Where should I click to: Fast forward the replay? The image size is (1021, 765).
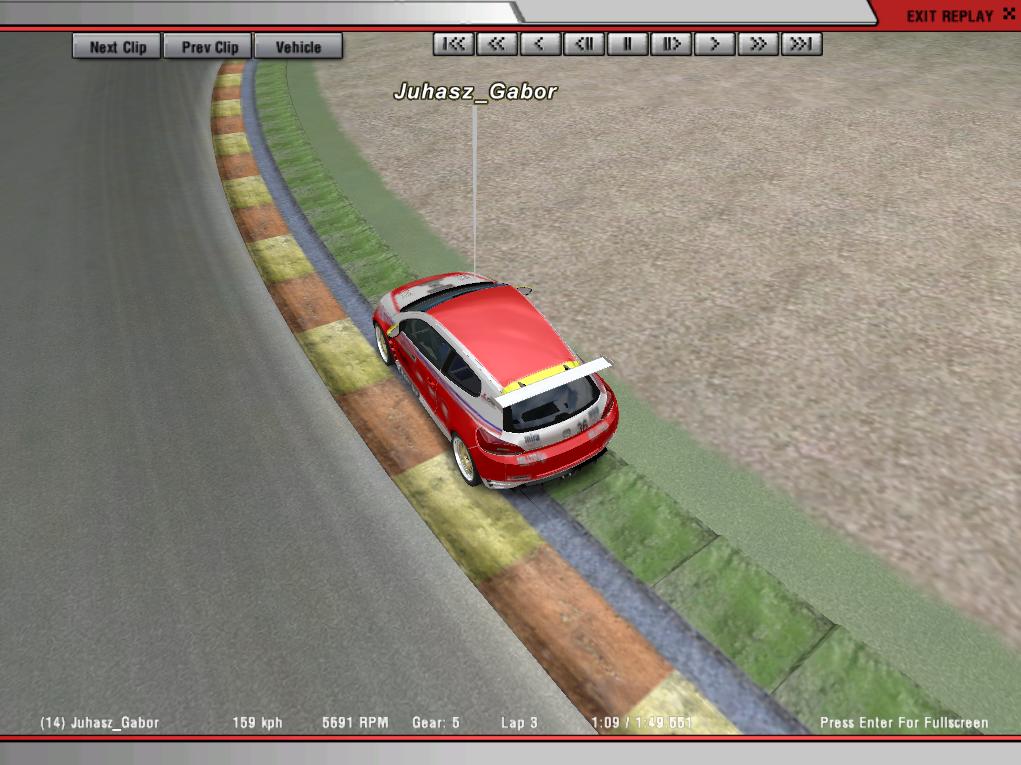pos(758,44)
